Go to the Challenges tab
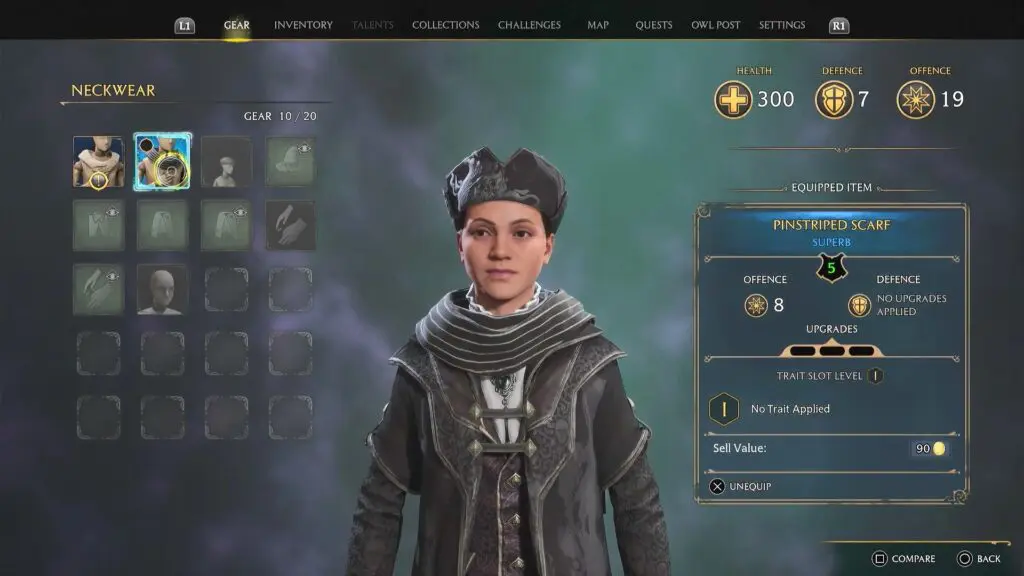Screen dimensions: 1024x576 pos(529,25)
